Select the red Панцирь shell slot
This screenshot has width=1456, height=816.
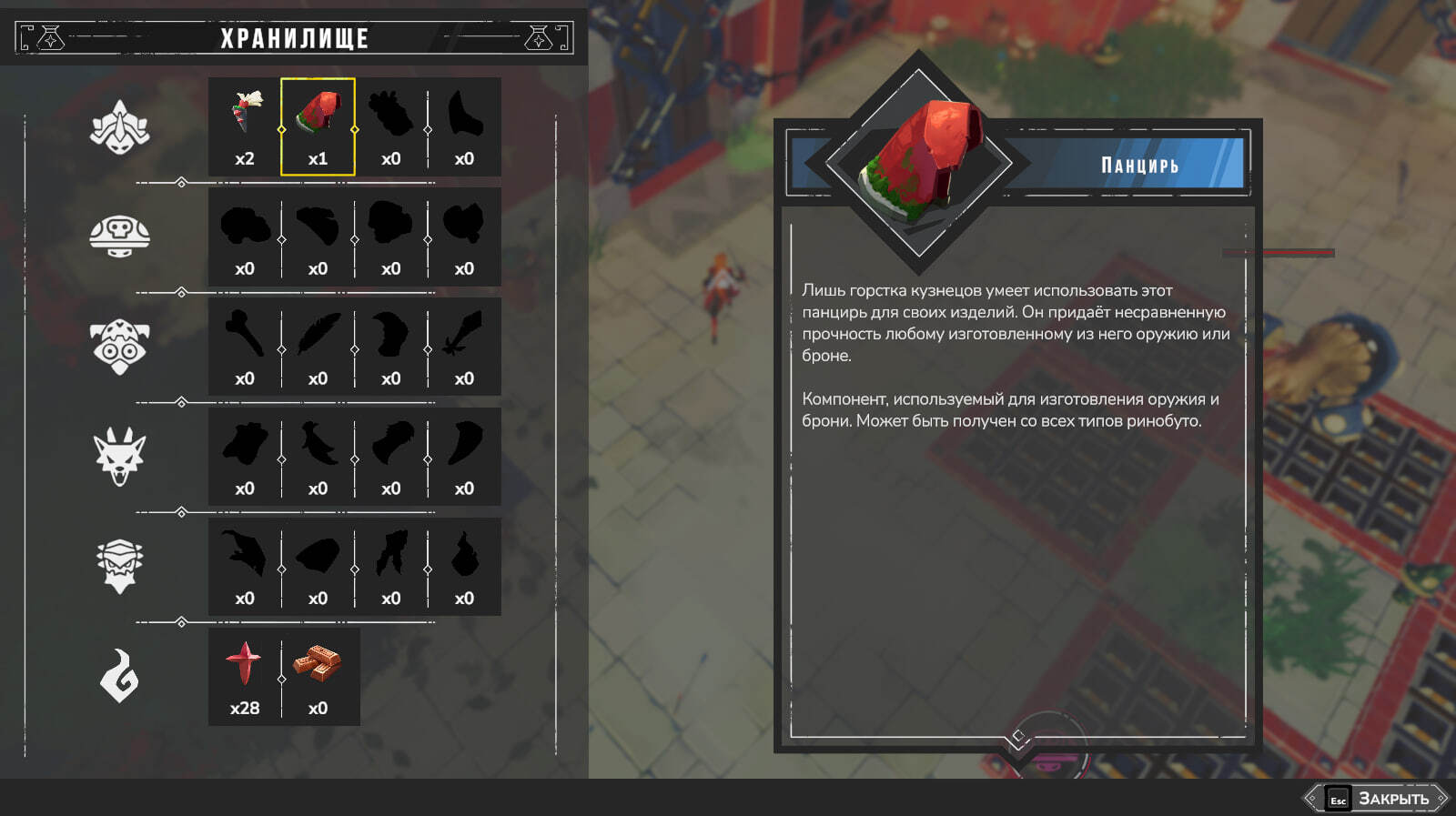[318, 126]
